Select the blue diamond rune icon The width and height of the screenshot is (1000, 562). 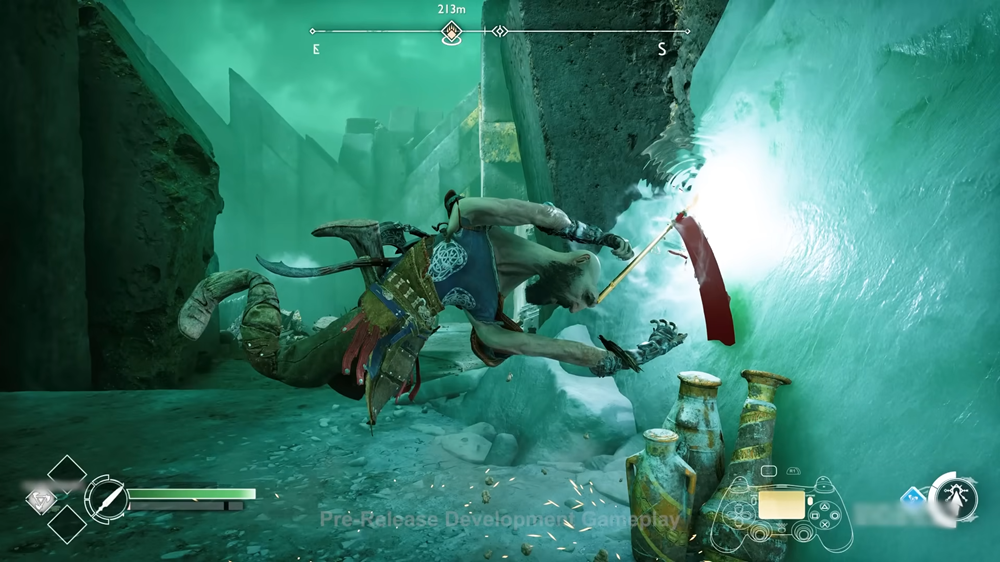tap(913, 497)
